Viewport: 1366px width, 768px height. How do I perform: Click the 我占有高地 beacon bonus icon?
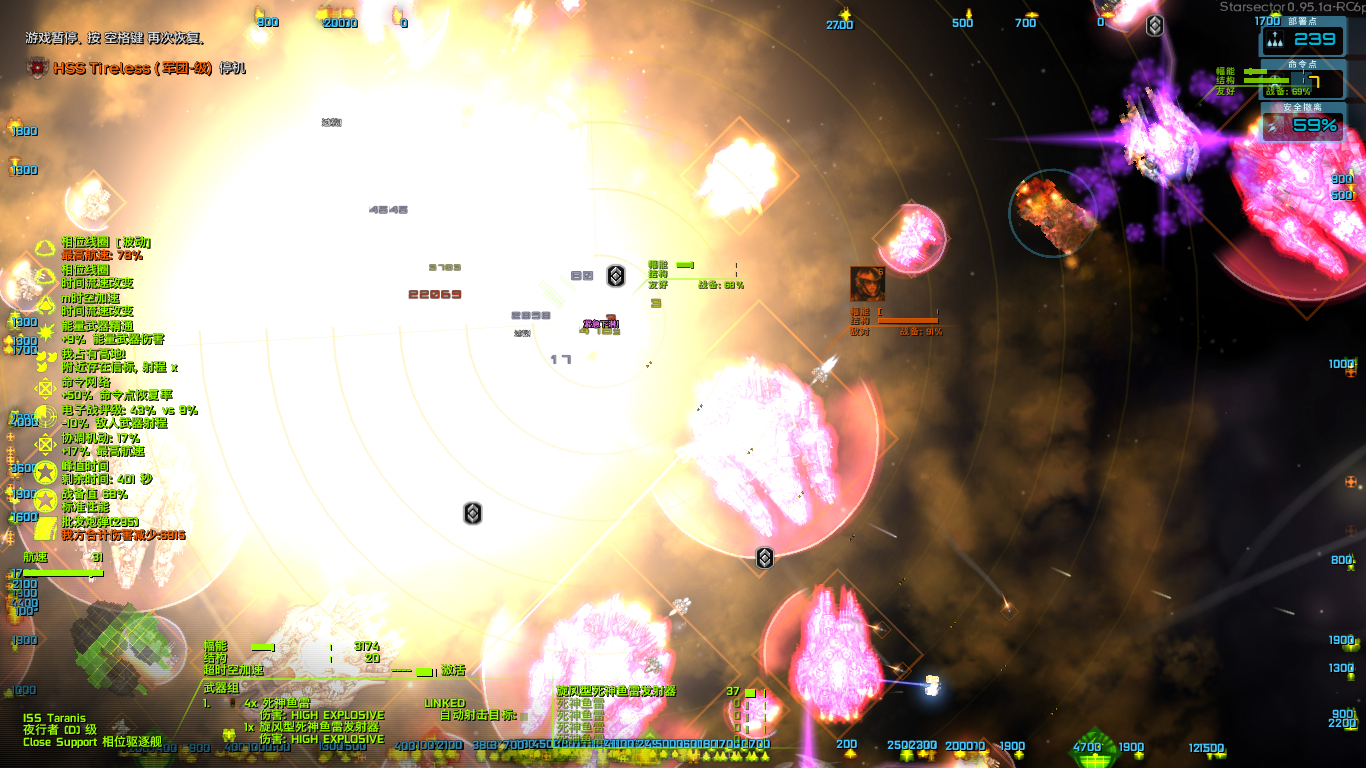(44, 360)
